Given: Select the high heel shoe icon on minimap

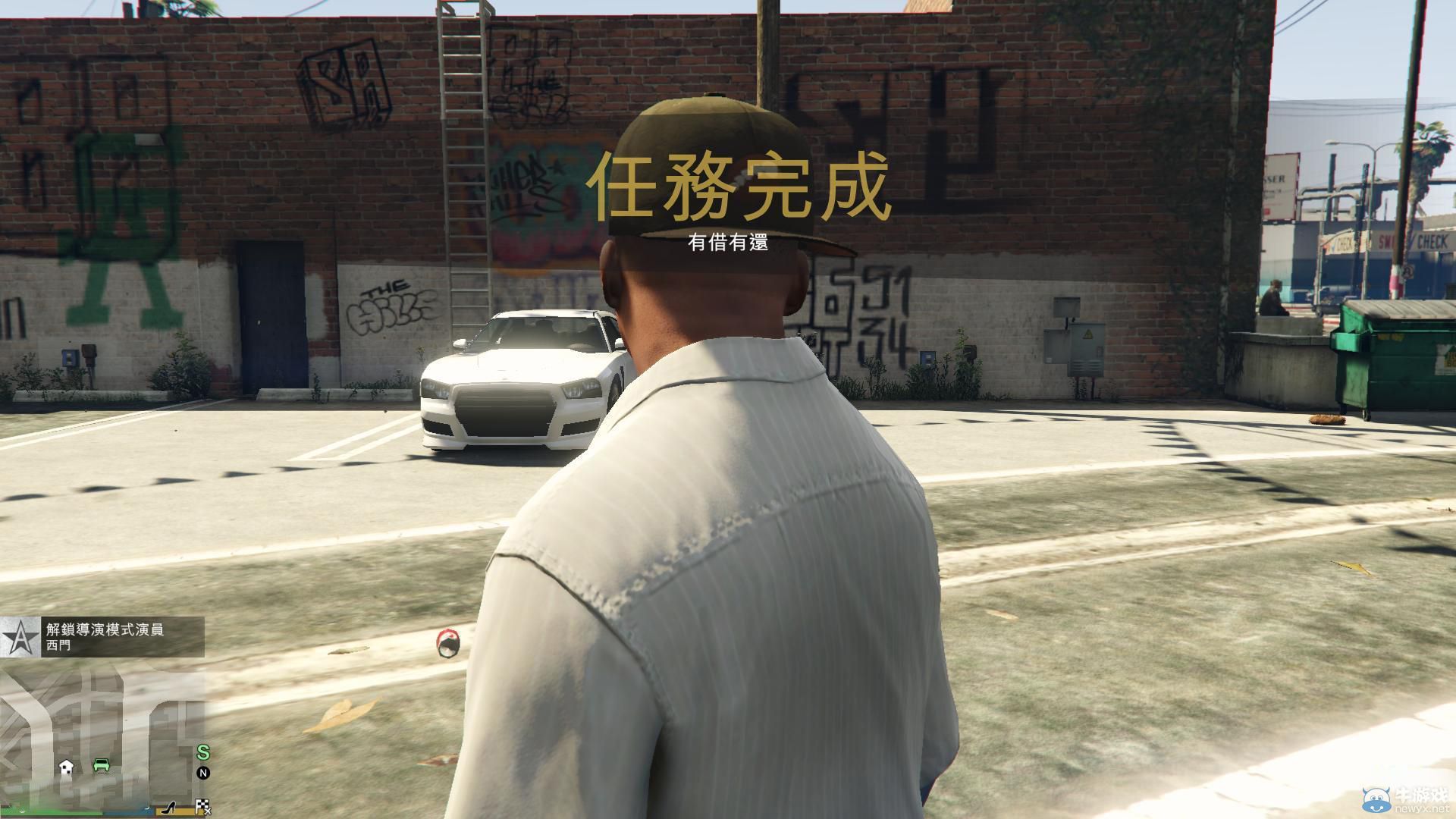Looking at the screenshot, I should pos(169,807).
